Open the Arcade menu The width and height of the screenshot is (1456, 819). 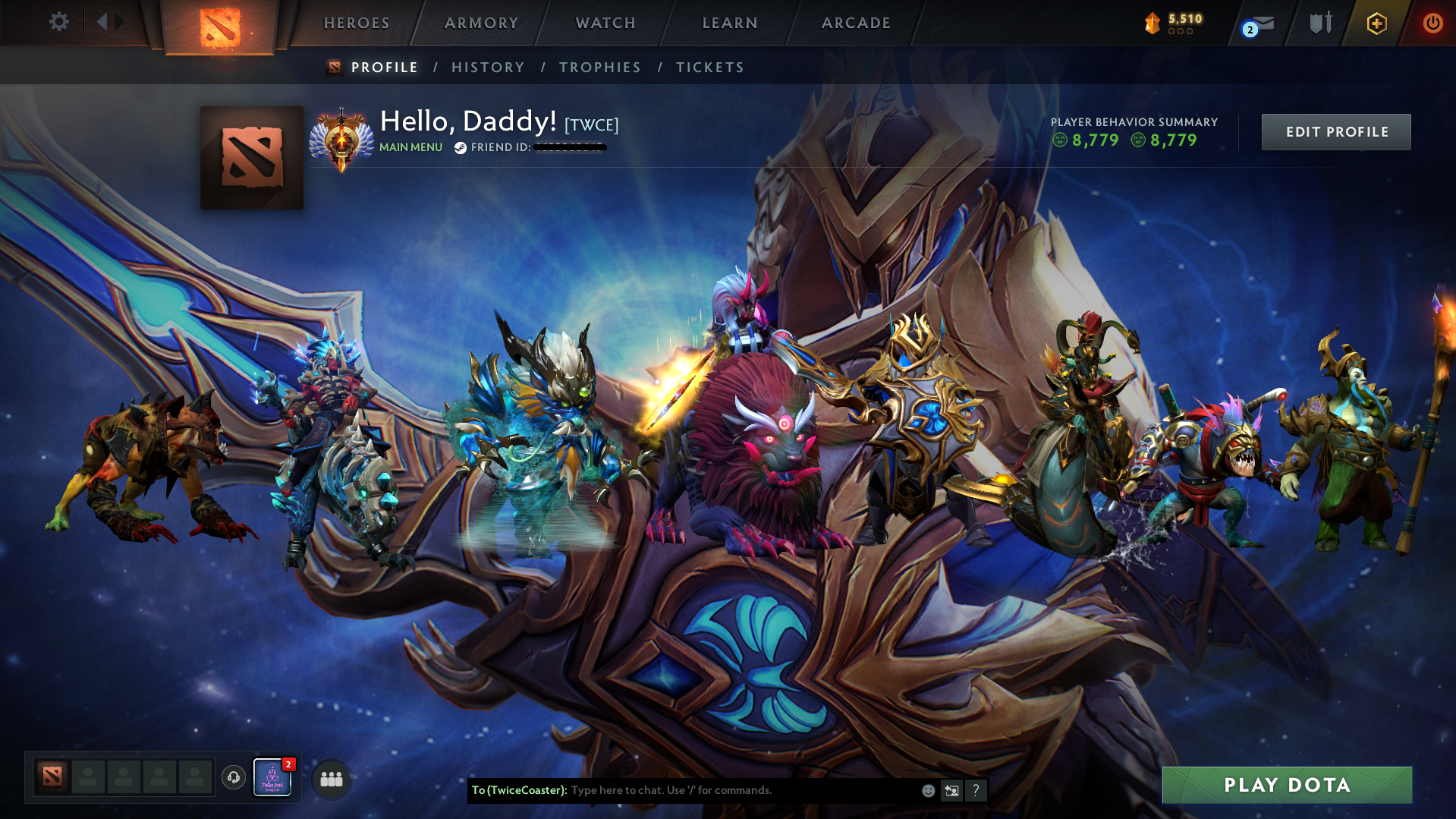(856, 23)
